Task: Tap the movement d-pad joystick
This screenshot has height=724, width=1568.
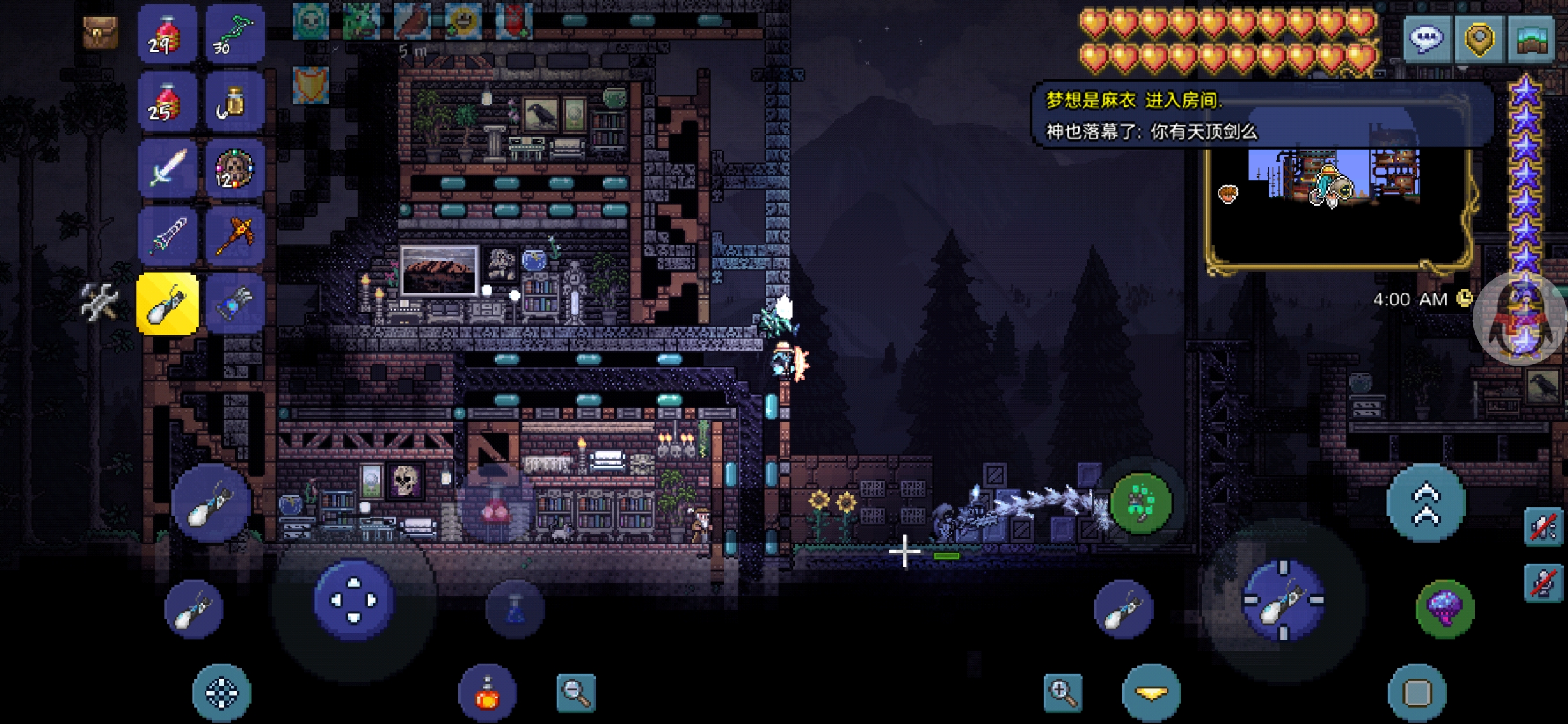Action: point(353,599)
